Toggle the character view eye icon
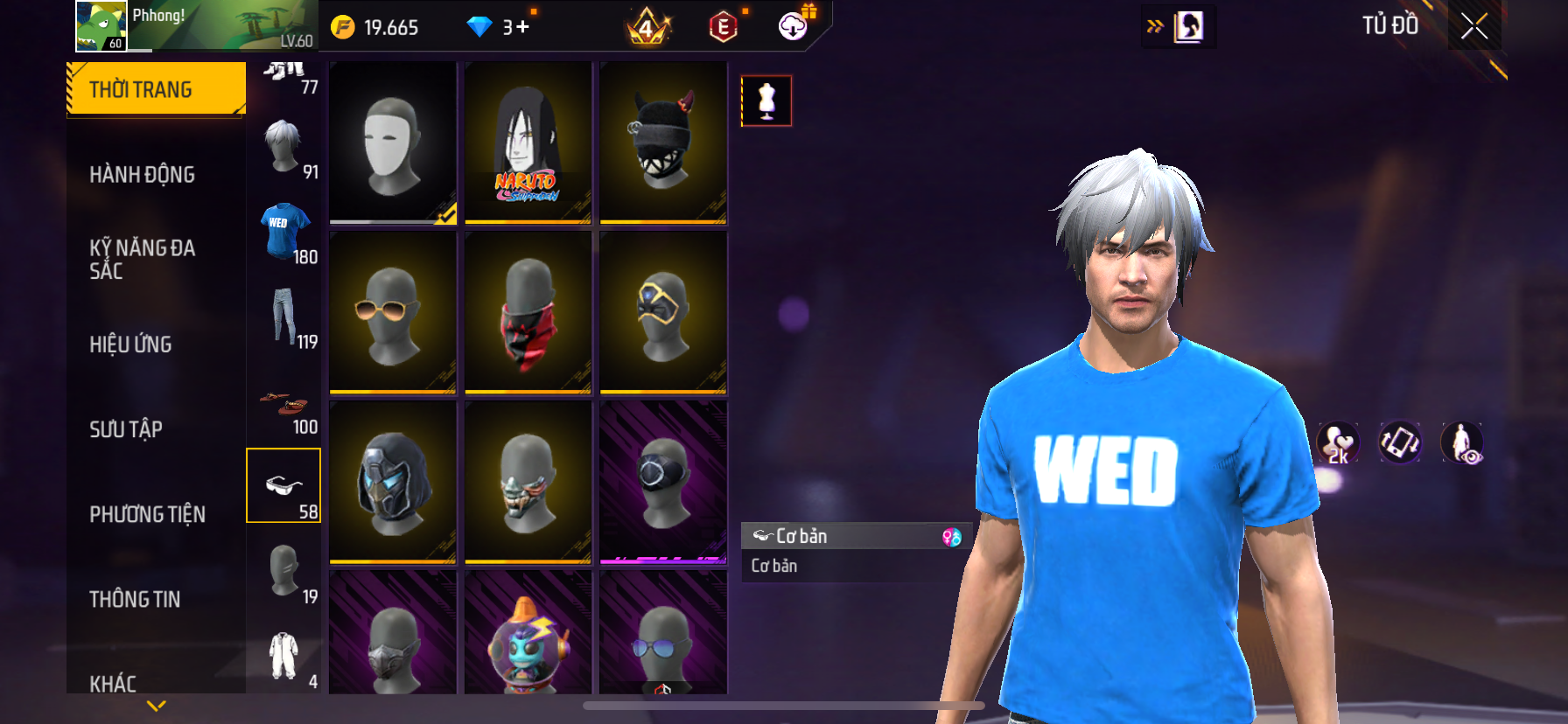This screenshot has width=1568, height=724. coord(1462,443)
